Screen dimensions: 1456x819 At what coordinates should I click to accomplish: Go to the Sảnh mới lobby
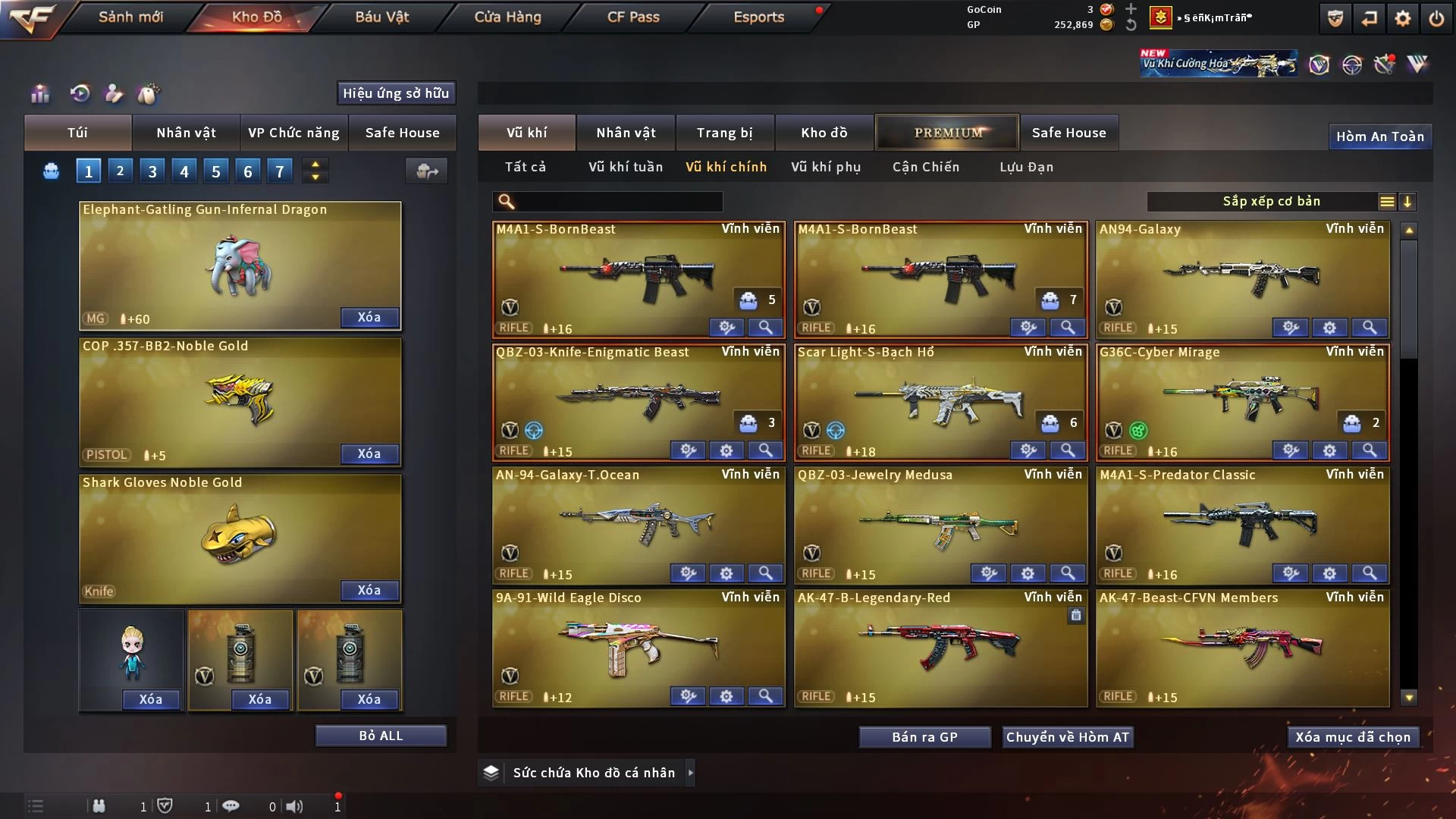point(130,17)
